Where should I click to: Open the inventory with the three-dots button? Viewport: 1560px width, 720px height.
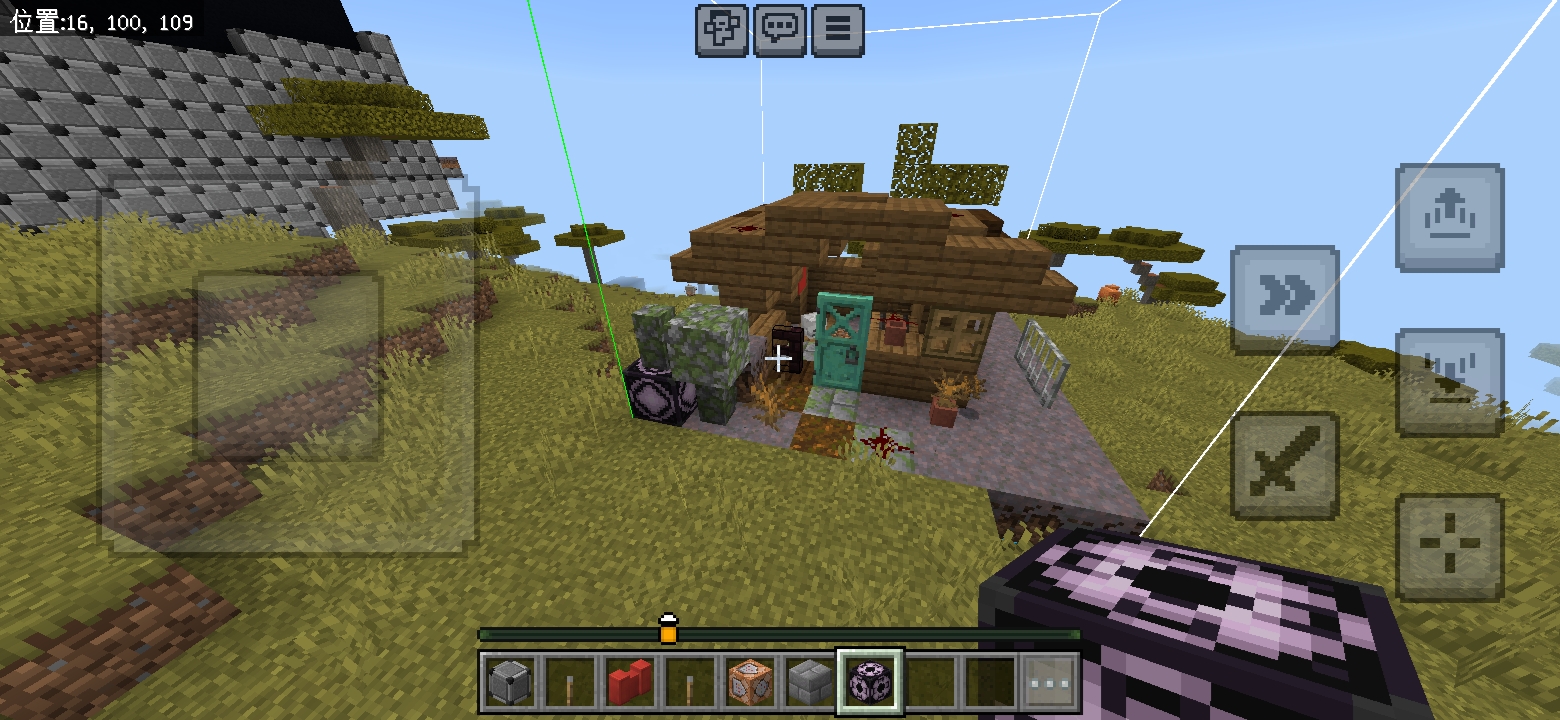tap(1051, 682)
